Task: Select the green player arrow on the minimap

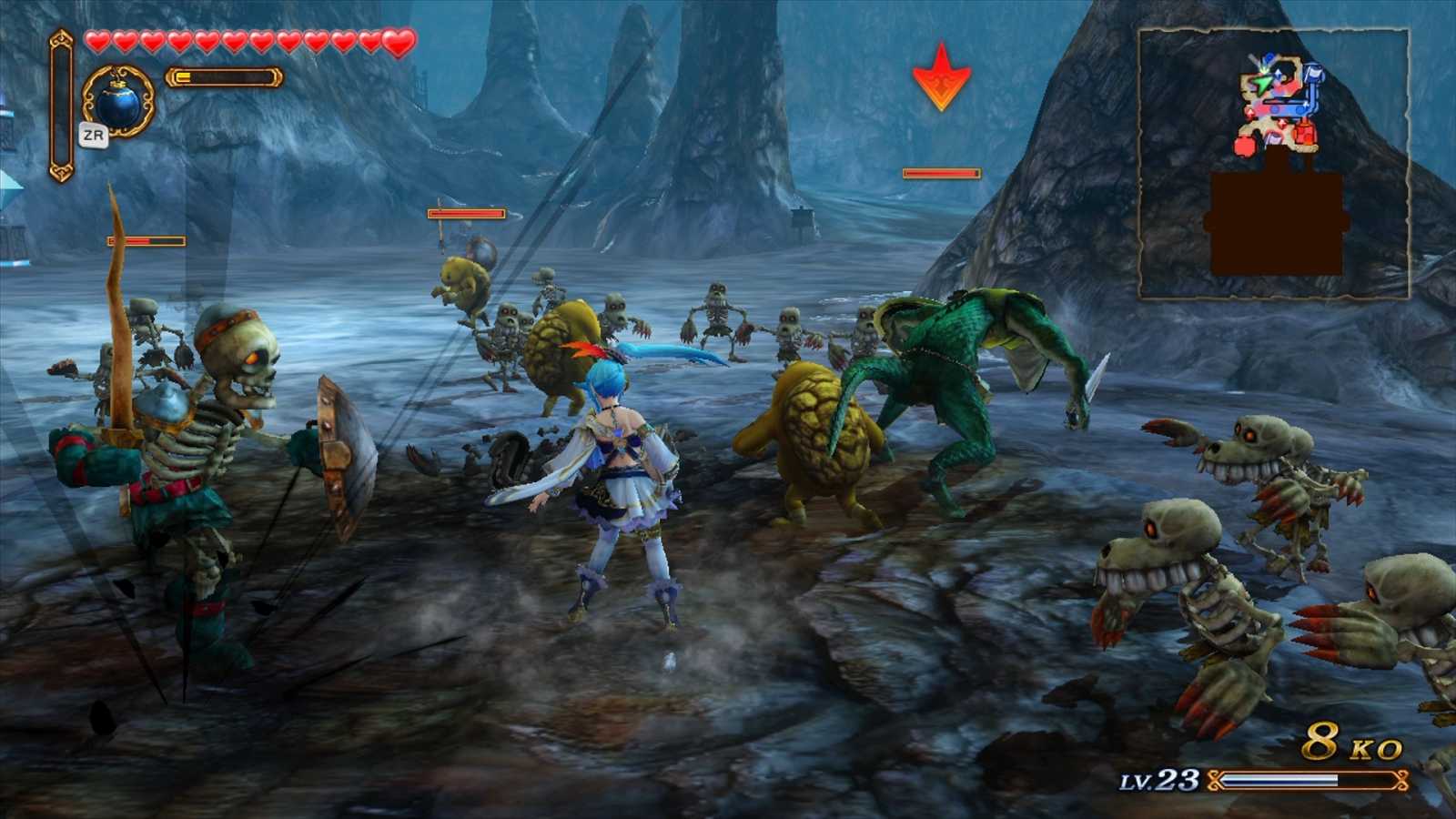Action: pos(1261,85)
